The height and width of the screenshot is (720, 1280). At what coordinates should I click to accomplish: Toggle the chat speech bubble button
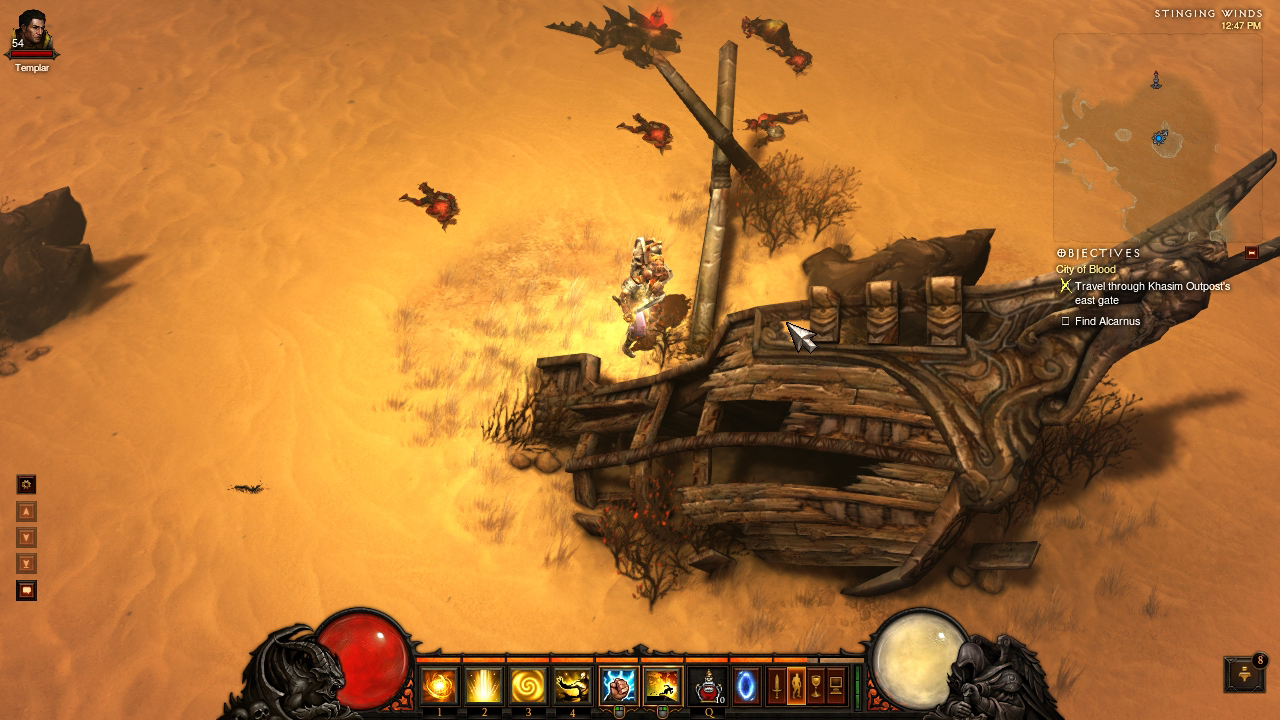(x=27, y=591)
